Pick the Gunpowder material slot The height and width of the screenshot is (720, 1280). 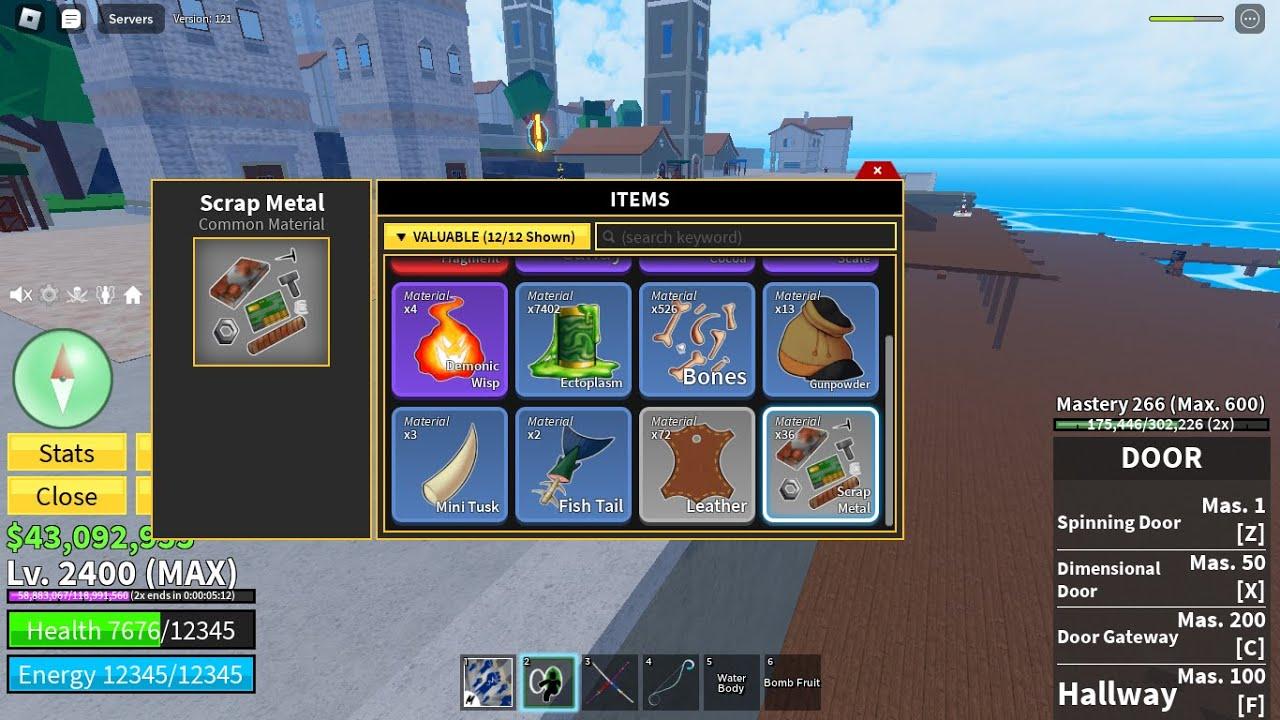click(x=821, y=340)
